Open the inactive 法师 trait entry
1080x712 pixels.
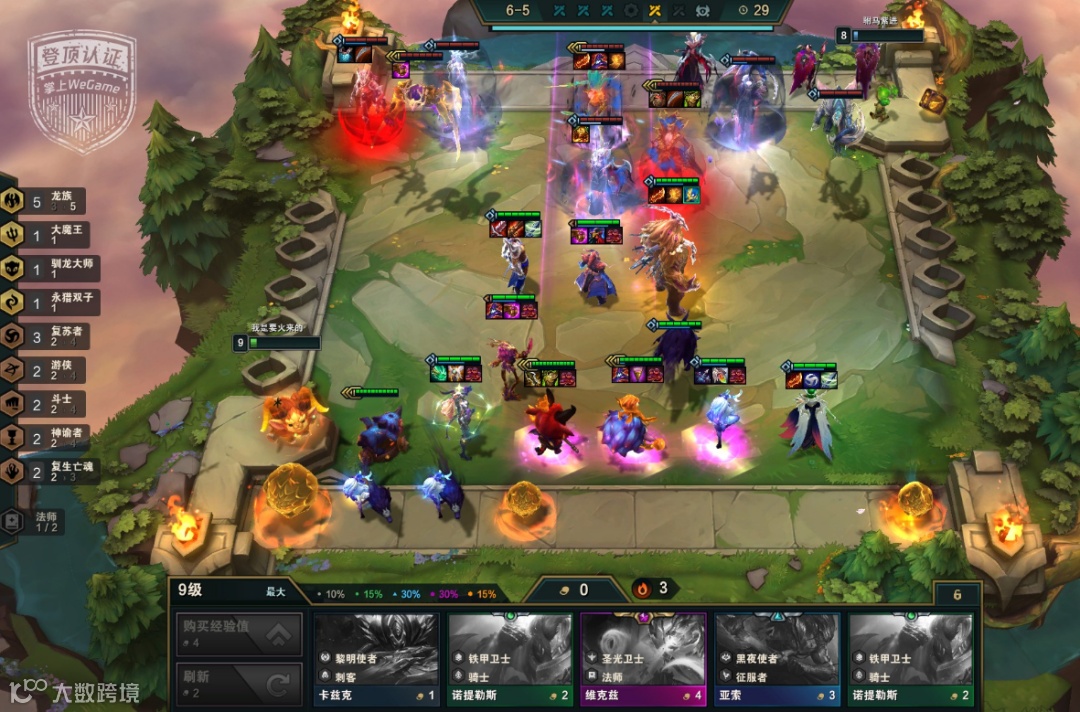coord(34,521)
